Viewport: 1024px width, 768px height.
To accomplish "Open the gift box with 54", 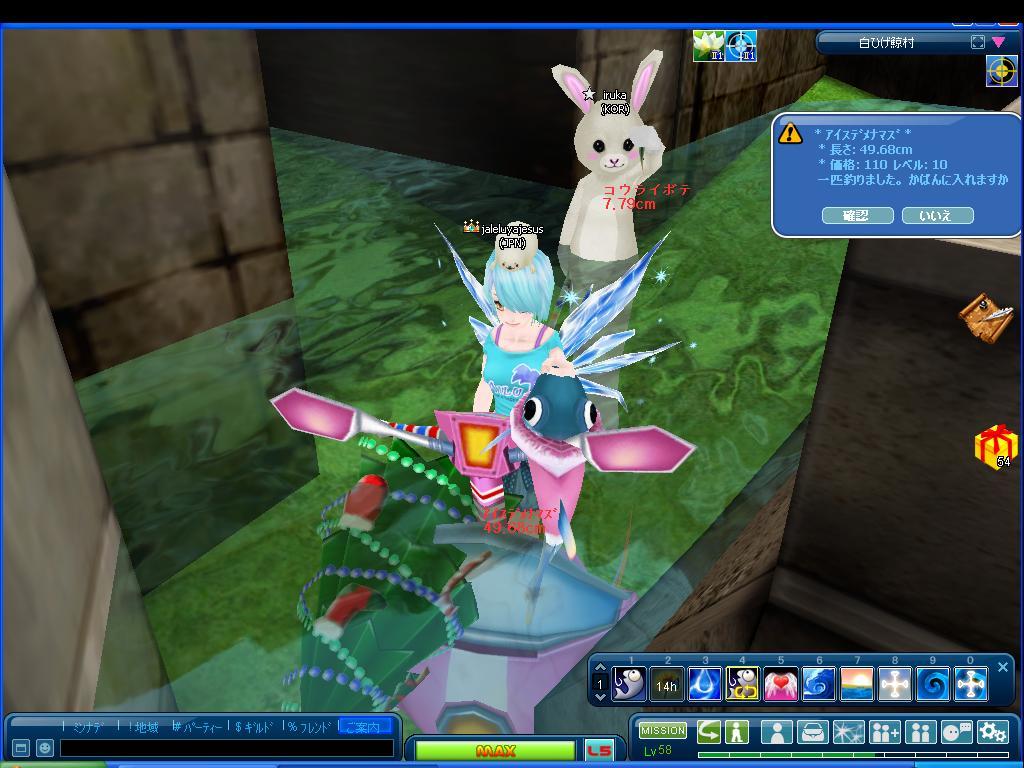I will 995,445.
